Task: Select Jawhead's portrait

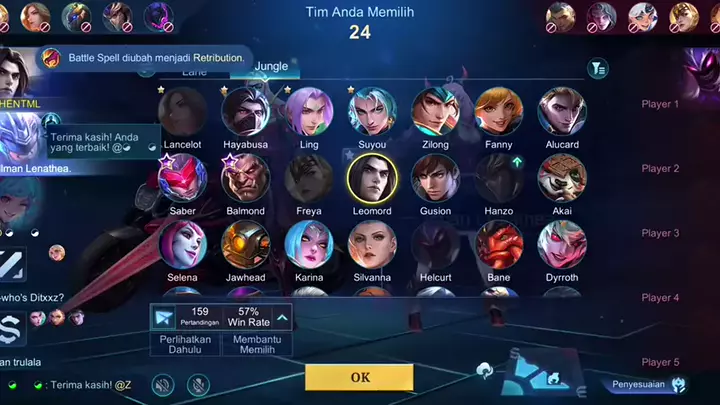Action: (x=245, y=245)
